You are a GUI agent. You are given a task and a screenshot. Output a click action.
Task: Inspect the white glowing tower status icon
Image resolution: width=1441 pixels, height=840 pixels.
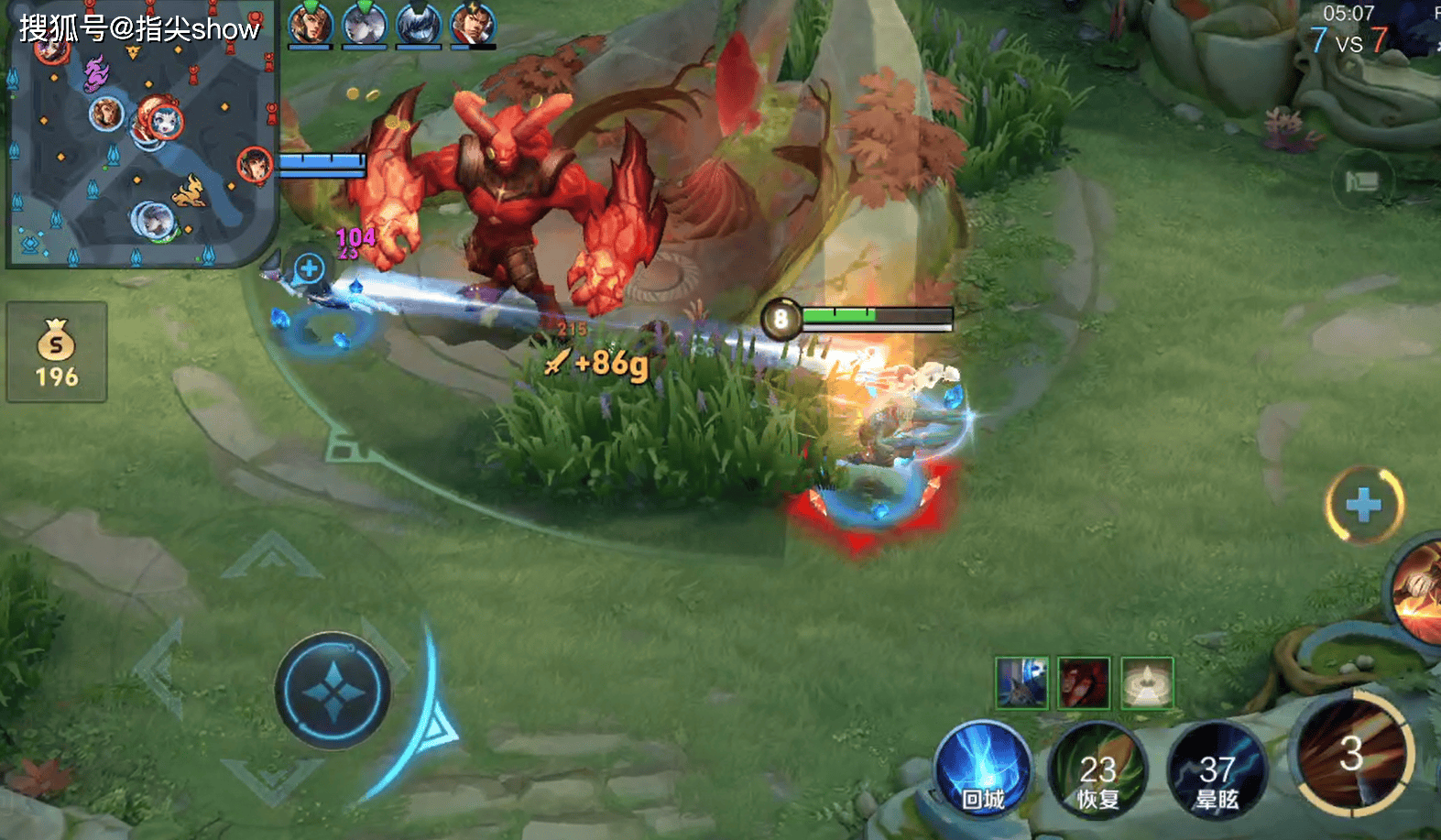point(1147,682)
